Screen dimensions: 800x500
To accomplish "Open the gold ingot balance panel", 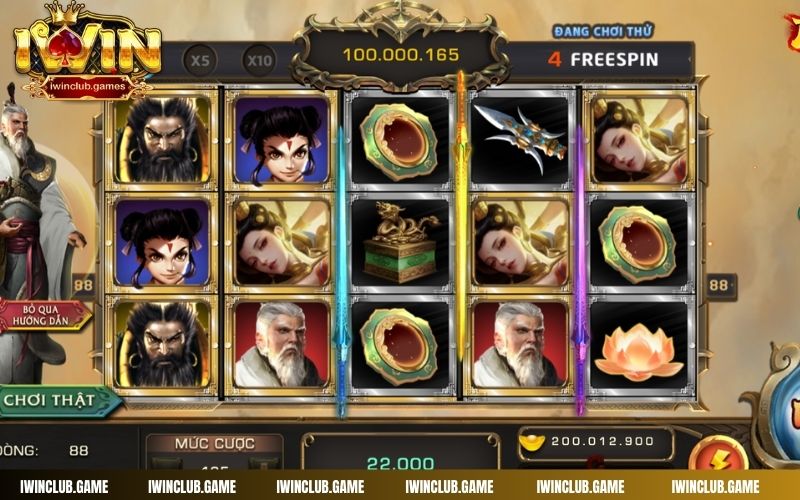I will 595,441.
